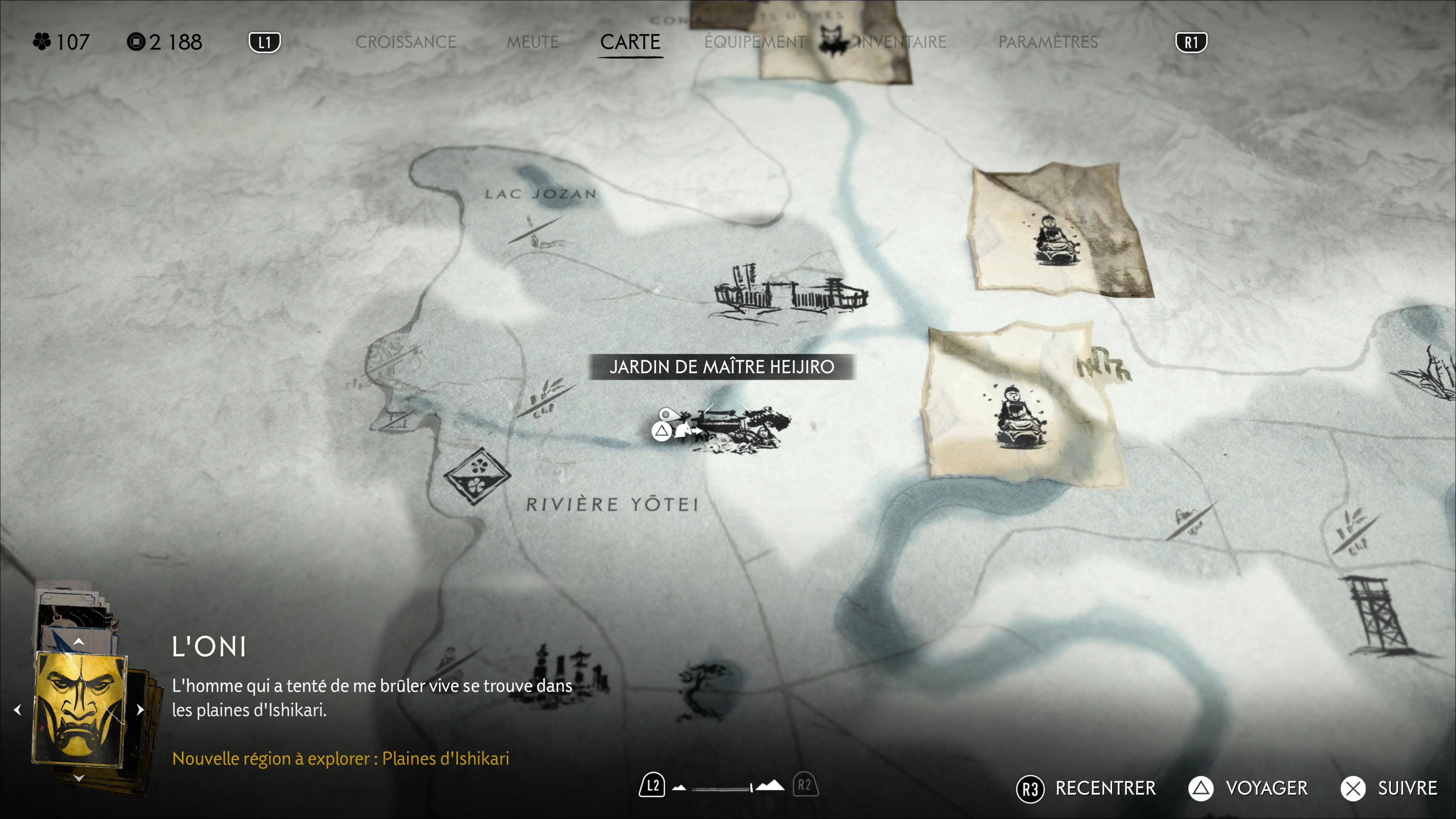Open the Inventaire tab
This screenshot has width=1456, height=819.
point(902,42)
